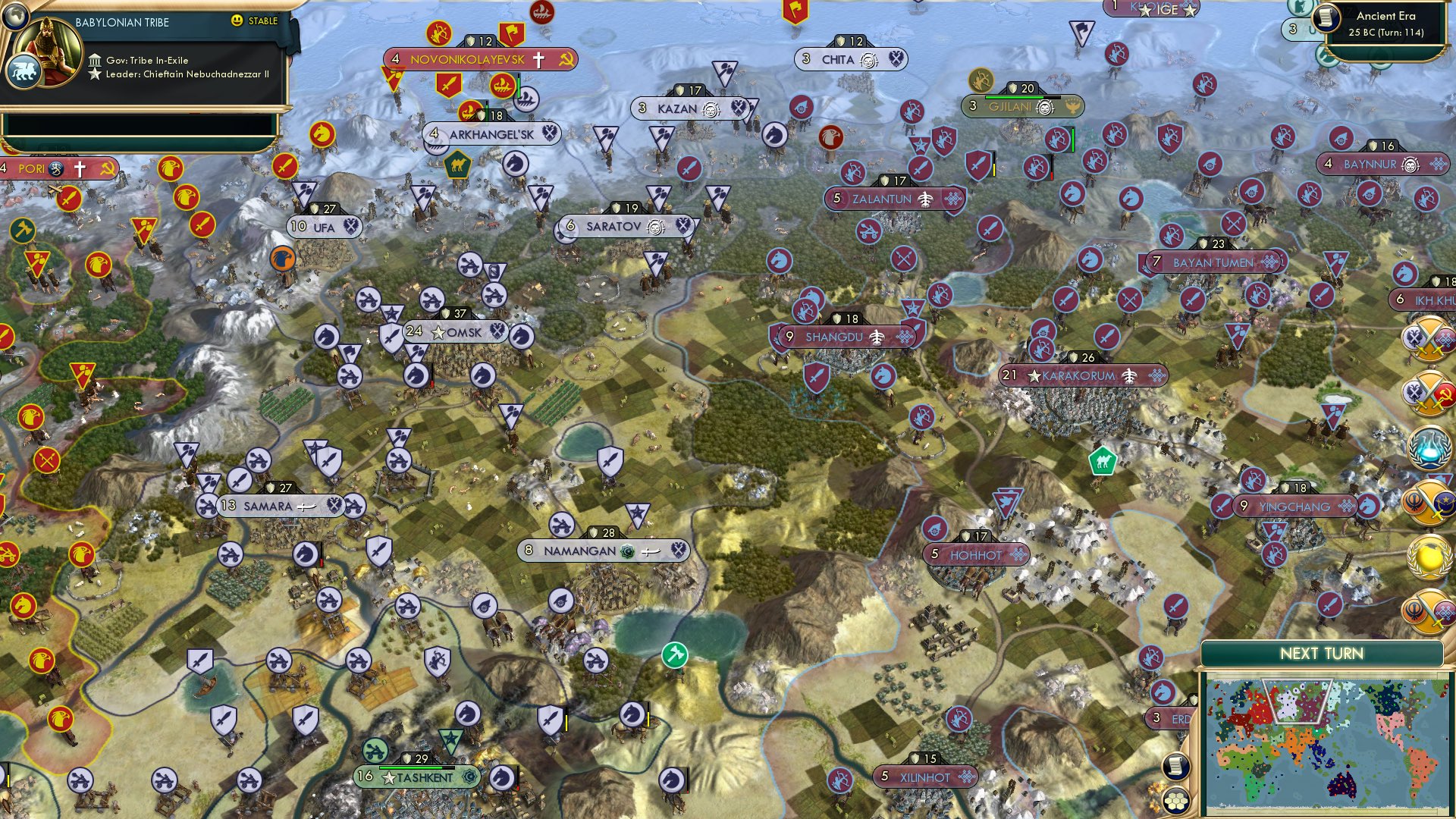The image size is (1456, 819).
Task: Click the trade route icon on Namangan's banner
Action: pos(651,551)
